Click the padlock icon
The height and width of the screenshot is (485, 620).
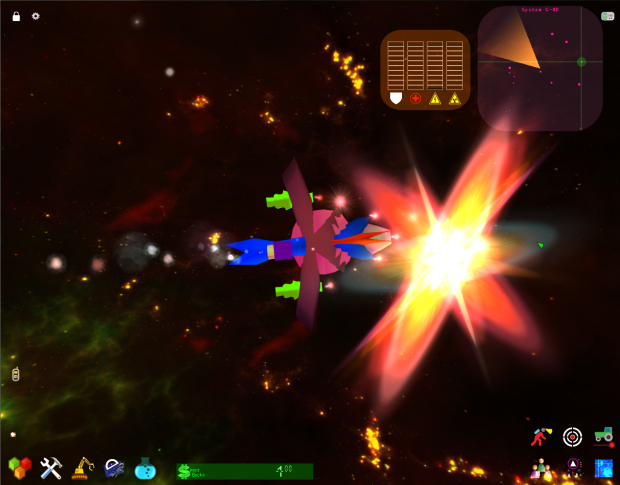pos(16,16)
